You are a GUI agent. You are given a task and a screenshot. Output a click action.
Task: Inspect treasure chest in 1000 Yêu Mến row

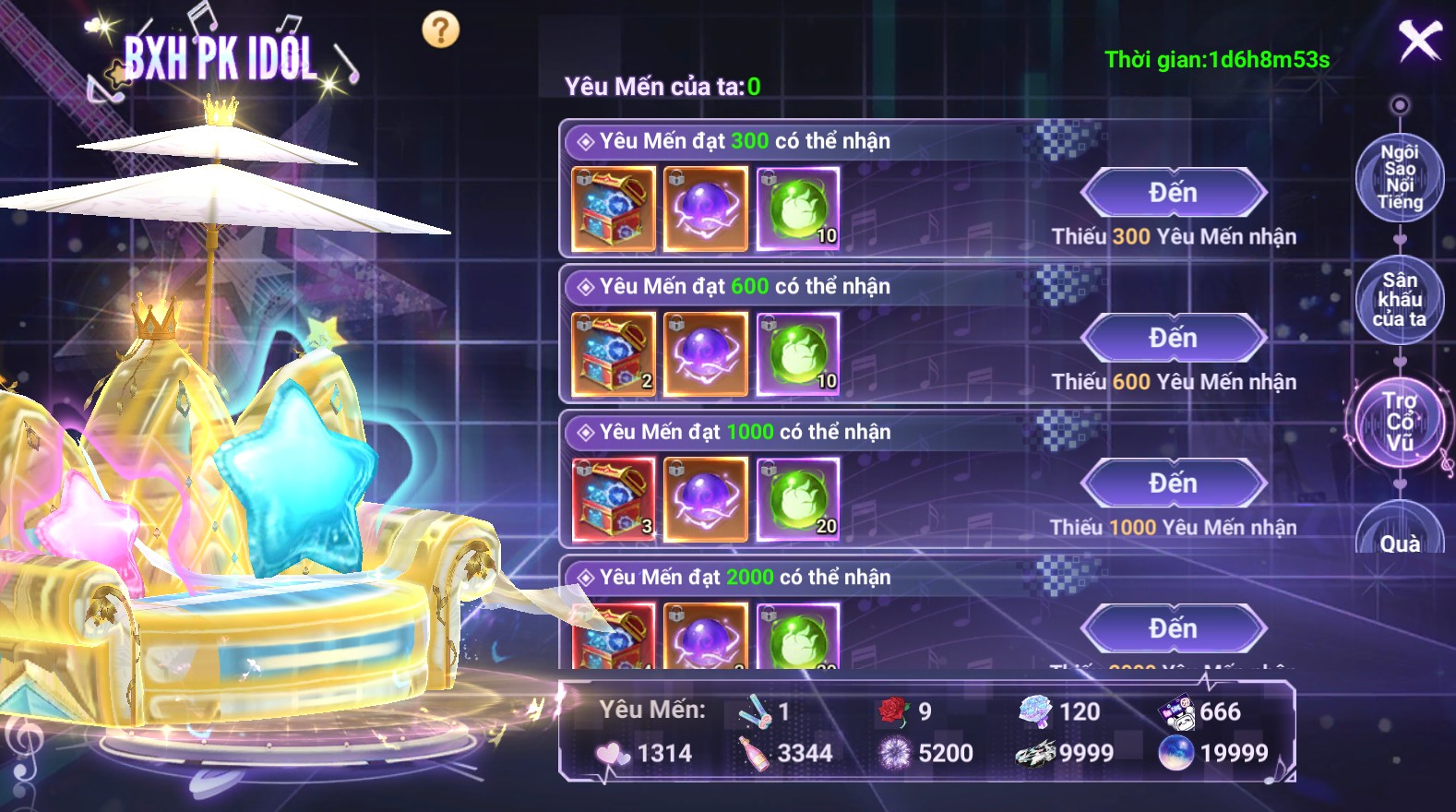coord(614,499)
